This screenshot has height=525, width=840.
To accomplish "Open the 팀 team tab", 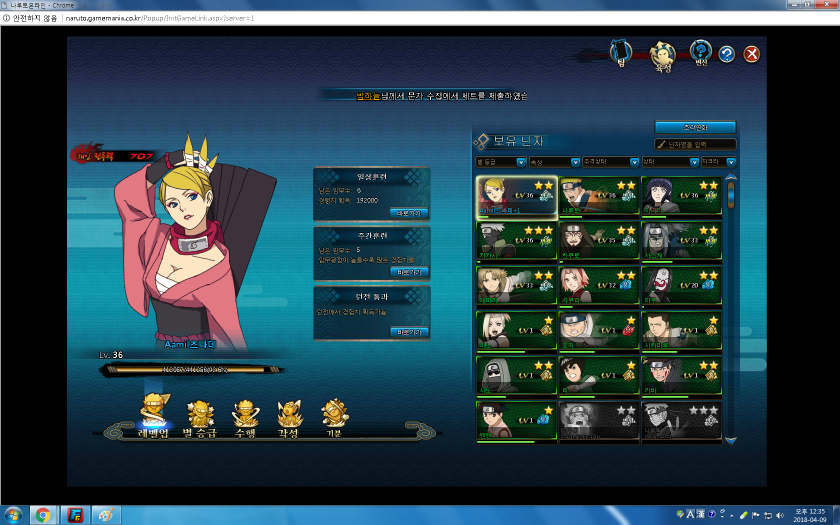I will click(x=622, y=51).
